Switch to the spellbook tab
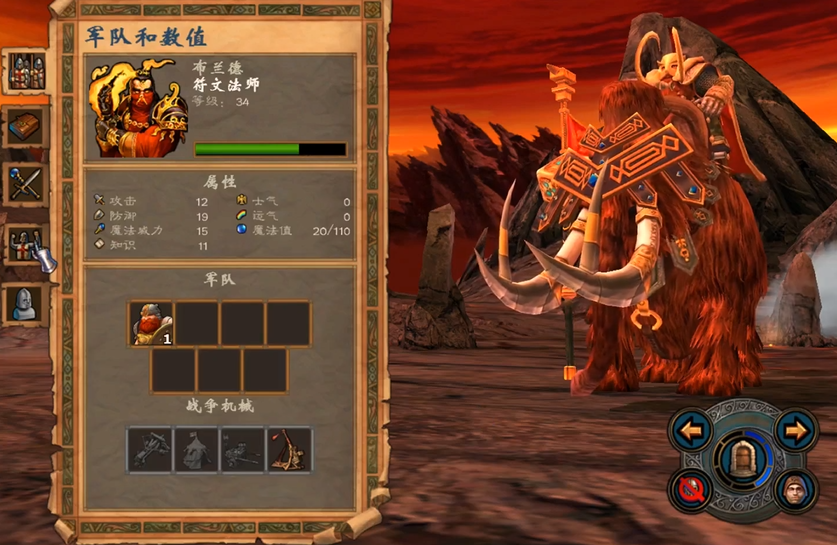The width and height of the screenshot is (837, 545). (26, 126)
